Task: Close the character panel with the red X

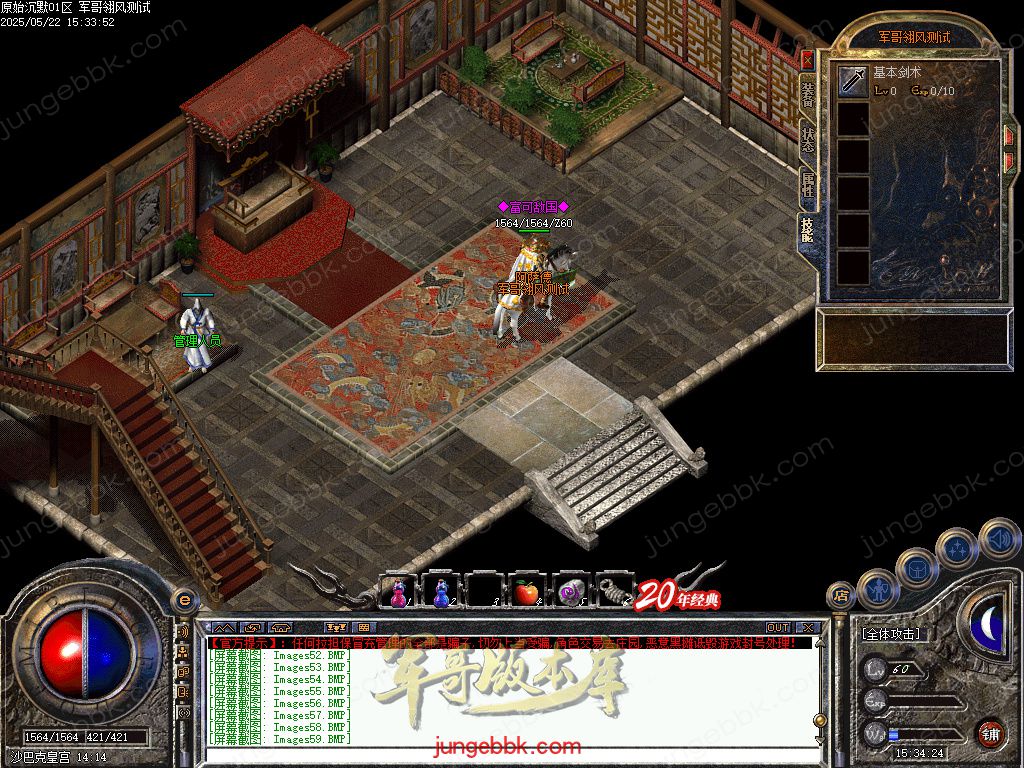Action: point(807,60)
